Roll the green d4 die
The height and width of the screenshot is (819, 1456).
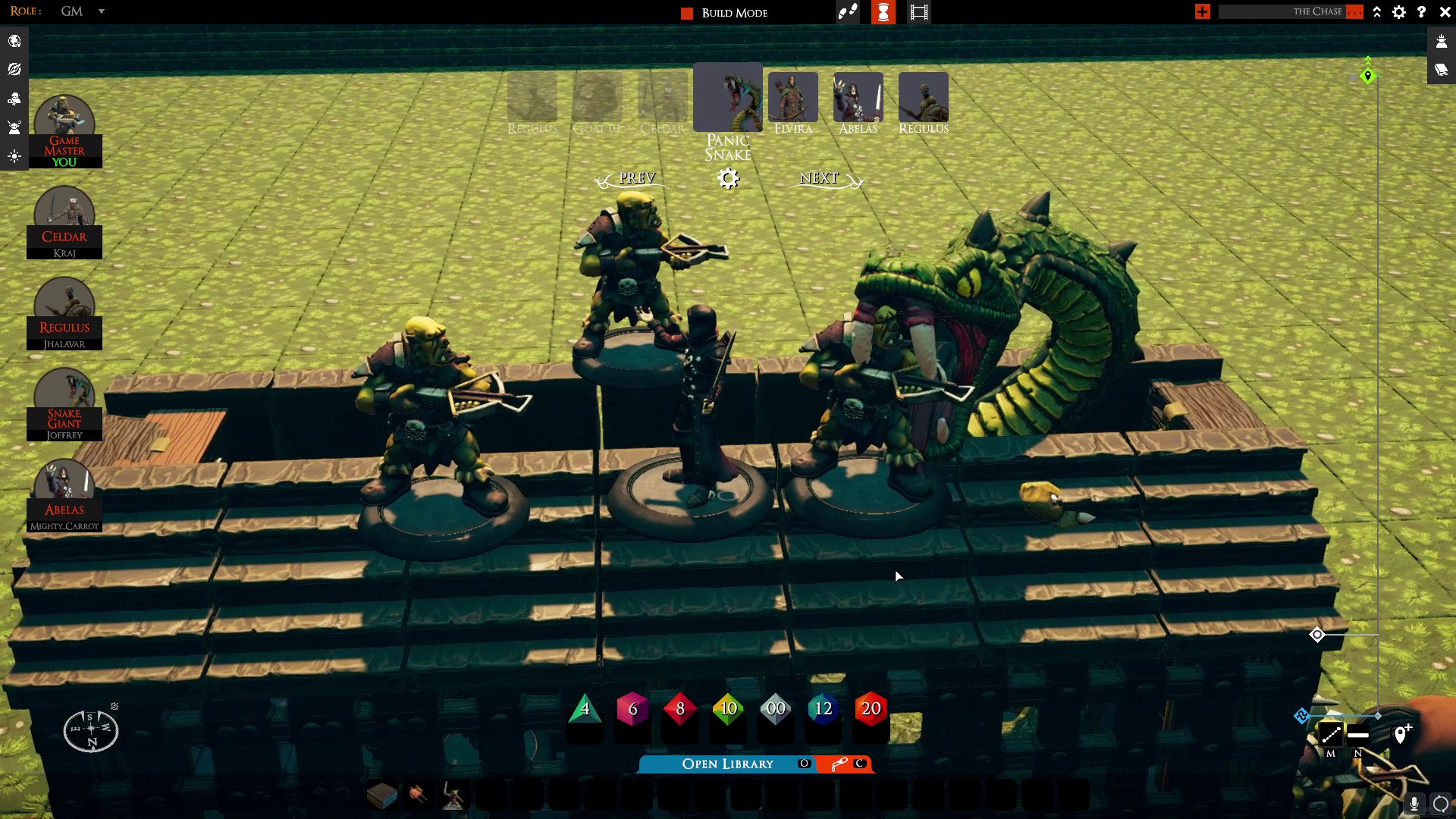point(585,709)
